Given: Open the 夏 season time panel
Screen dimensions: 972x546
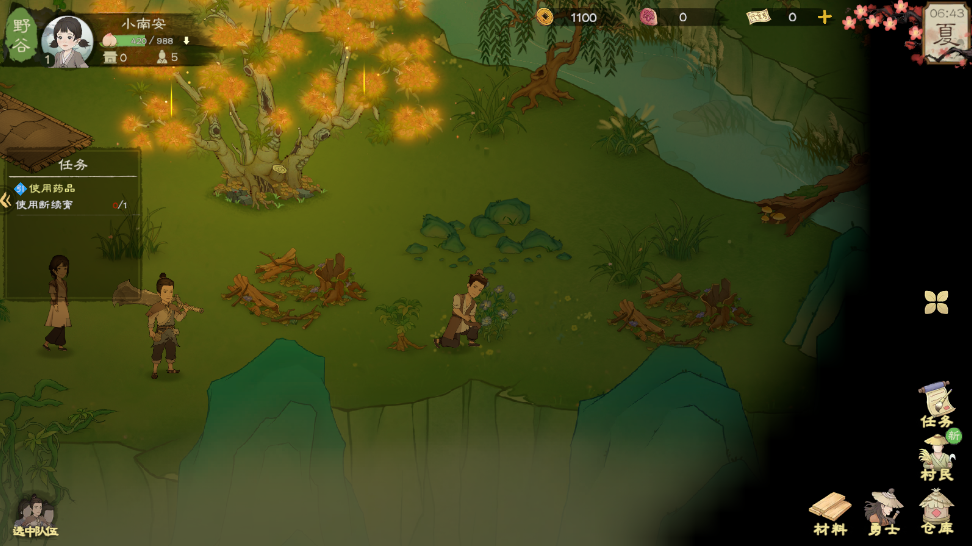Looking at the screenshot, I should (x=945, y=32).
